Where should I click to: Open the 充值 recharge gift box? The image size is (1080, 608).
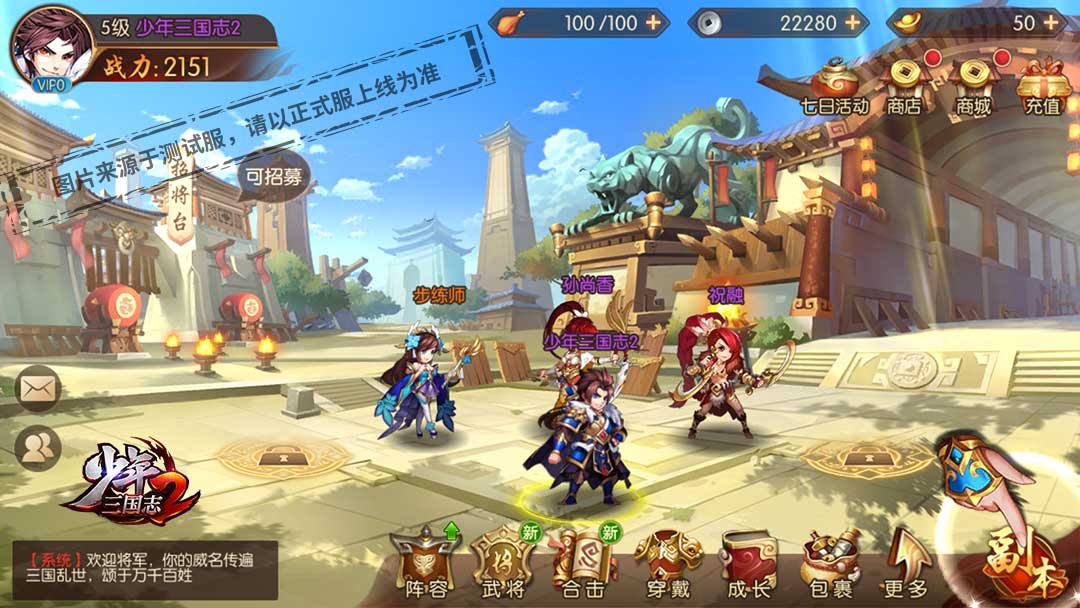[1044, 84]
